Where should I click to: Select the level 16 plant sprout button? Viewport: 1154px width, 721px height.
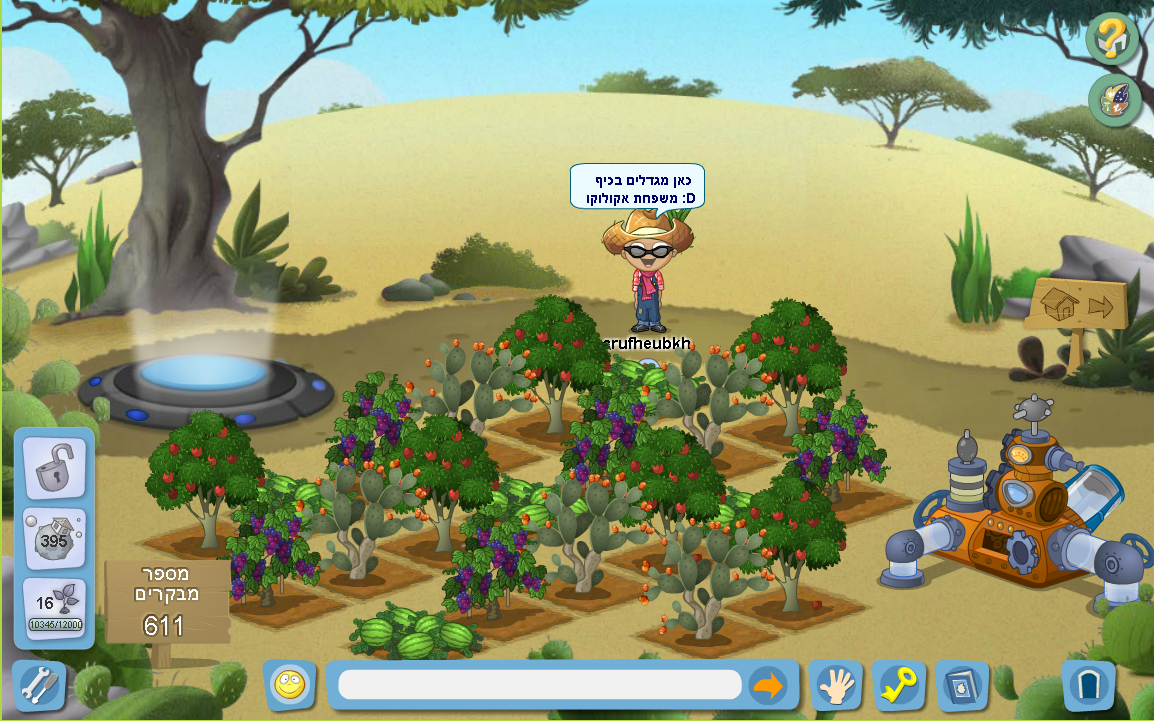[55, 609]
